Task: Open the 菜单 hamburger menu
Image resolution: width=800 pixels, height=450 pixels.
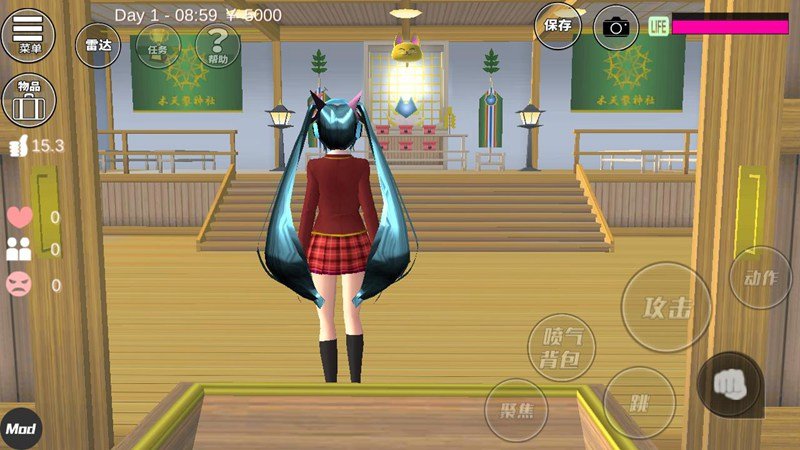Action: (29, 35)
